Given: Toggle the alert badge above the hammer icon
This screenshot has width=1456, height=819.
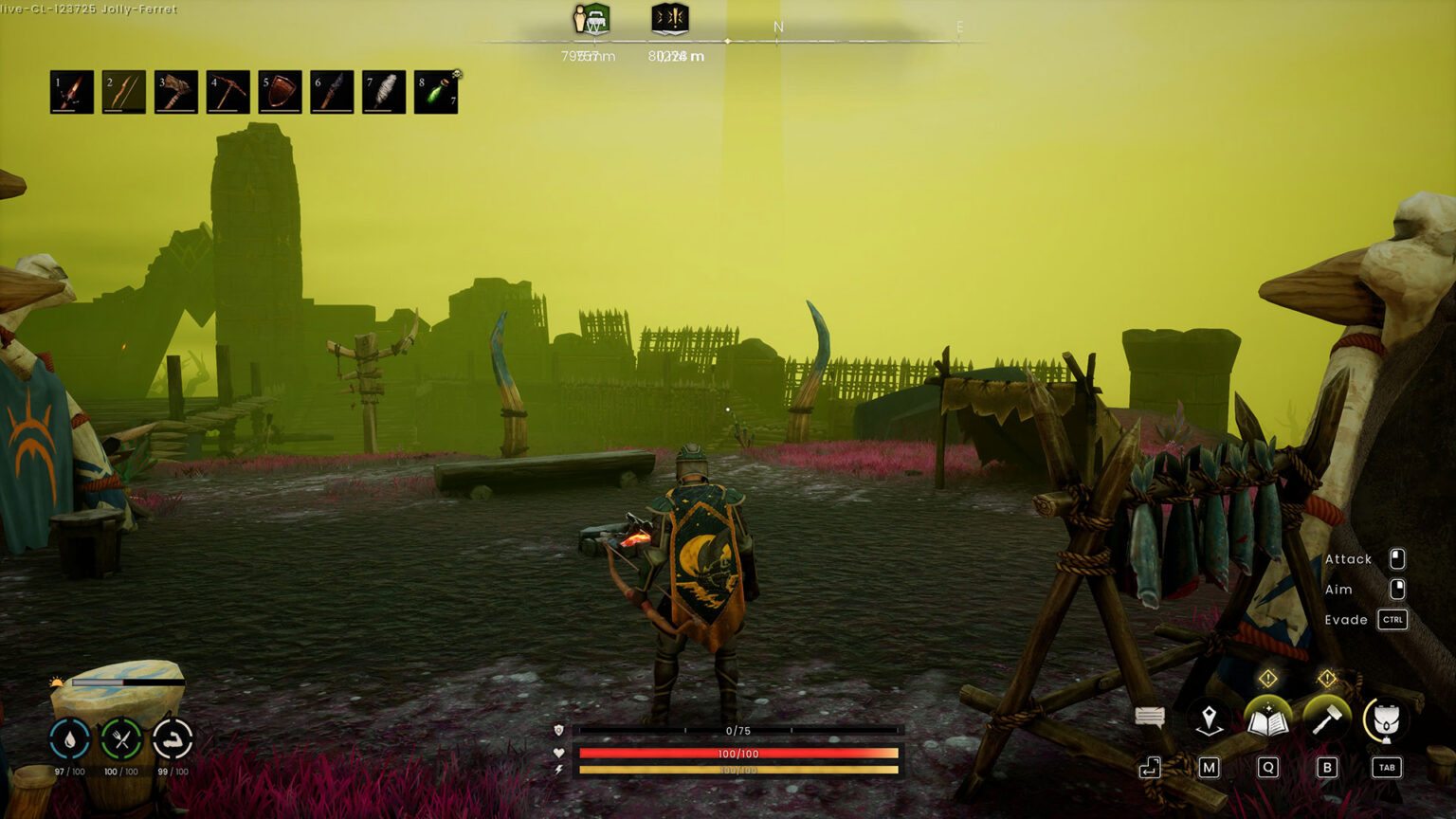Looking at the screenshot, I should click(x=1326, y=678).
